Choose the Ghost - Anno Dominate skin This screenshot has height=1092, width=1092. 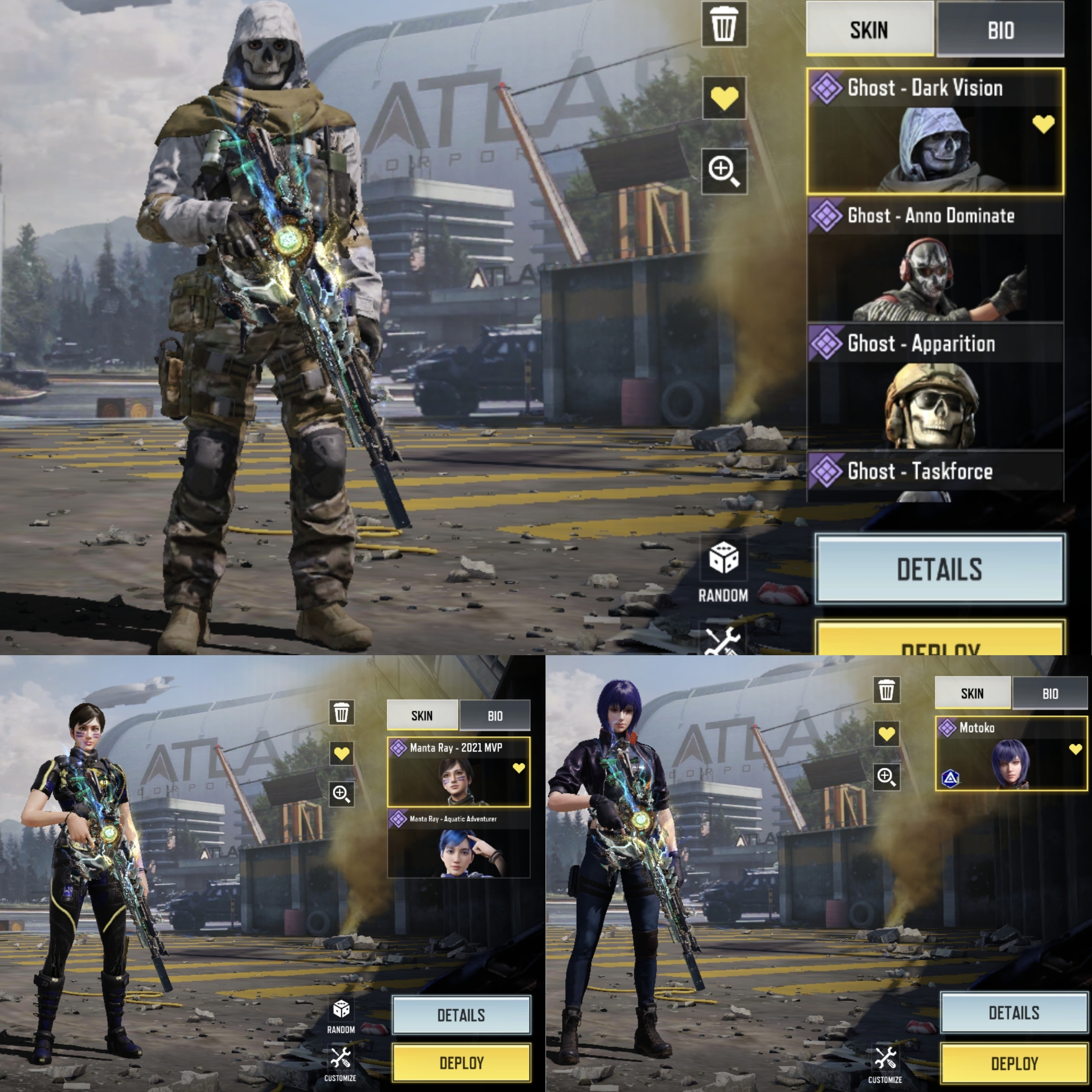coord(935,260)
